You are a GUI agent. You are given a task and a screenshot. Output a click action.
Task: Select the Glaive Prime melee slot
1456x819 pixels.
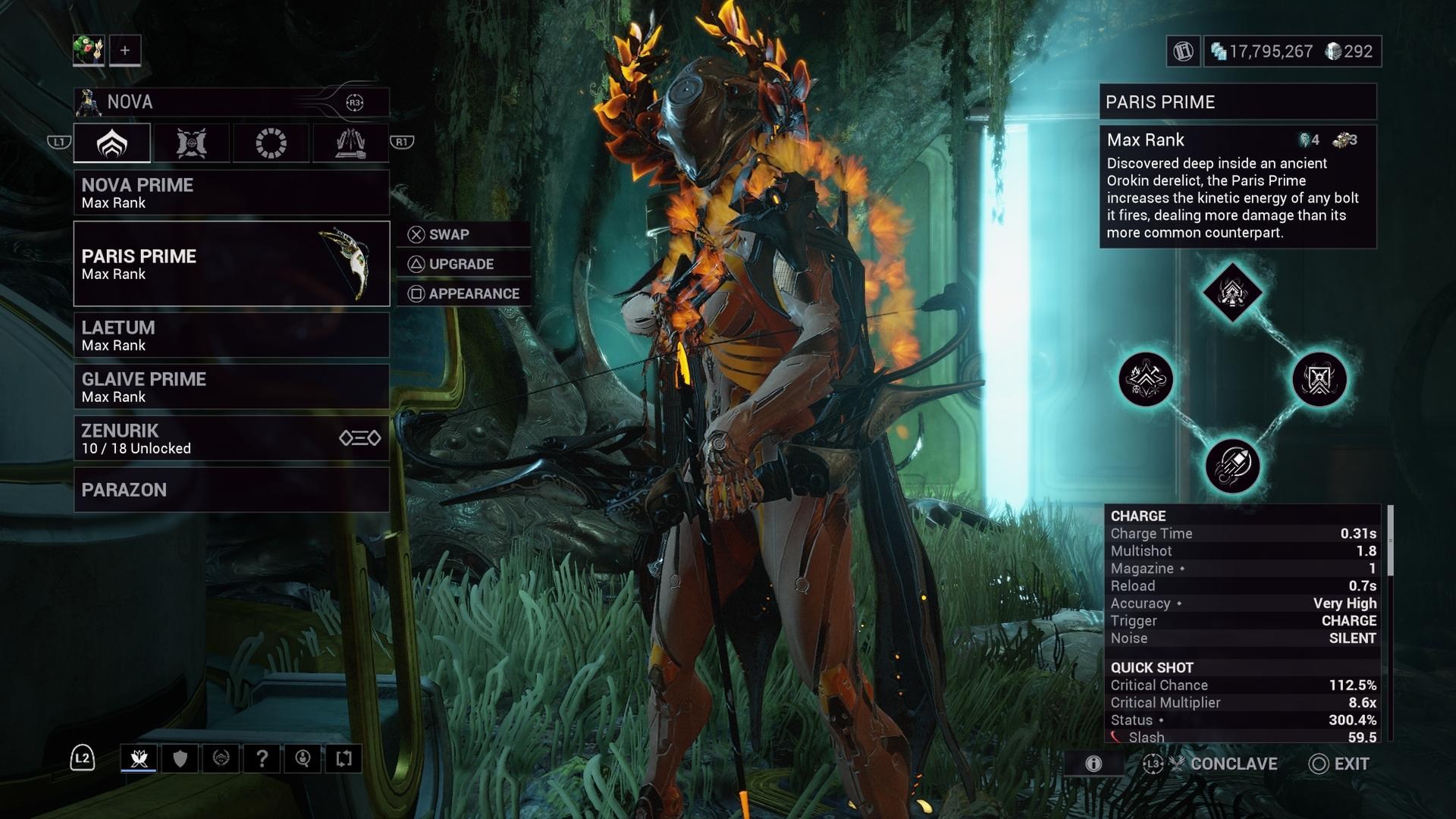click(x=231, y=387)
